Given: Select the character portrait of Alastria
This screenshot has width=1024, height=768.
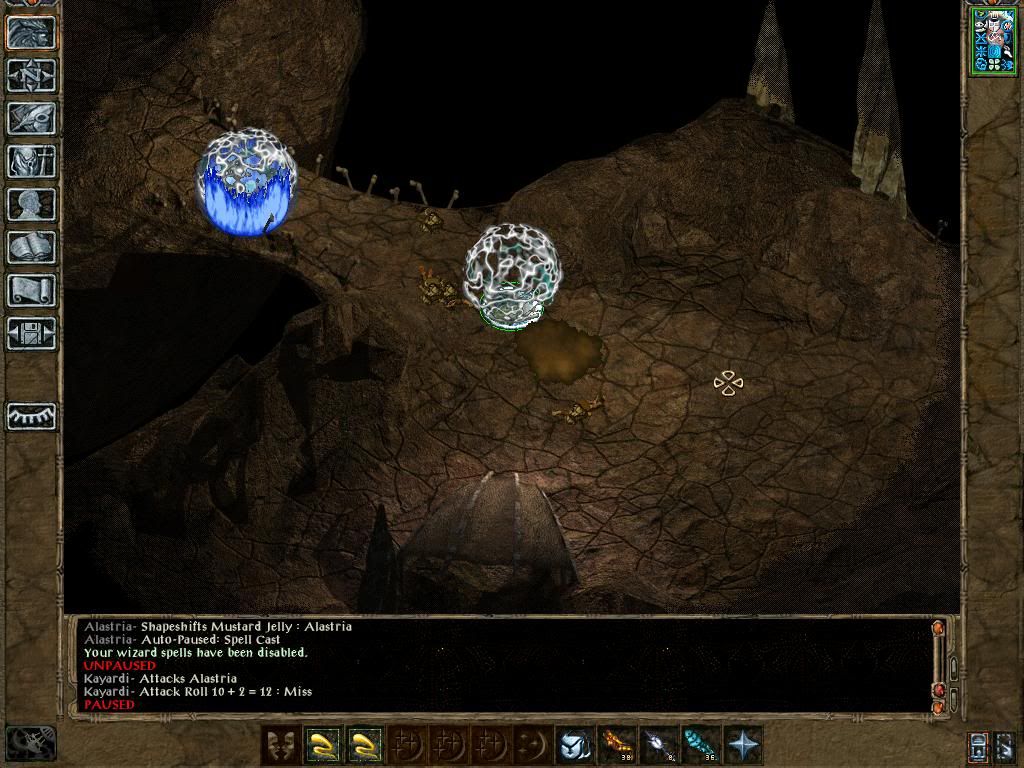Looking at the screenshot, I should pyautogui.click(x=992, y=40).
